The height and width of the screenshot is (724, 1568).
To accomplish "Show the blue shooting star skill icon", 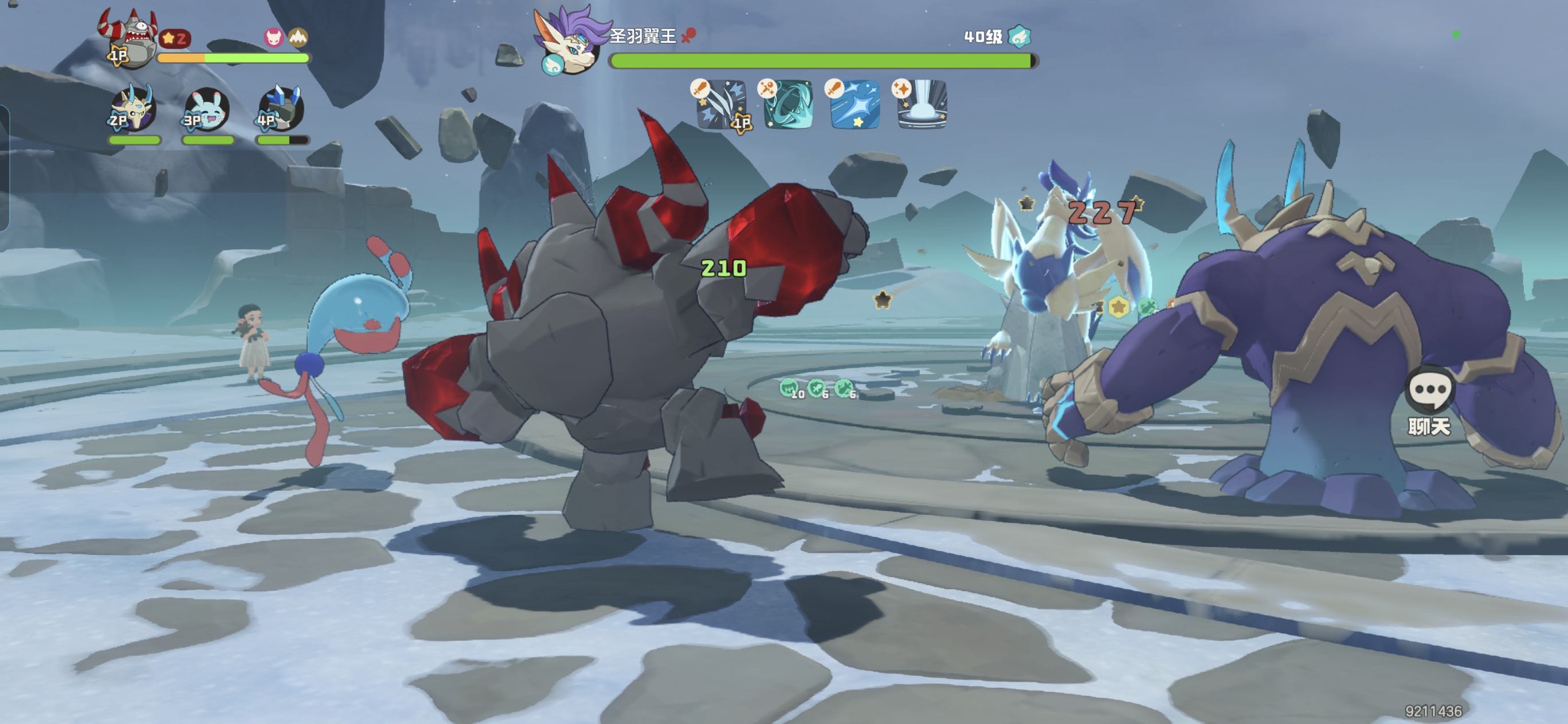I will coord(855,105).
